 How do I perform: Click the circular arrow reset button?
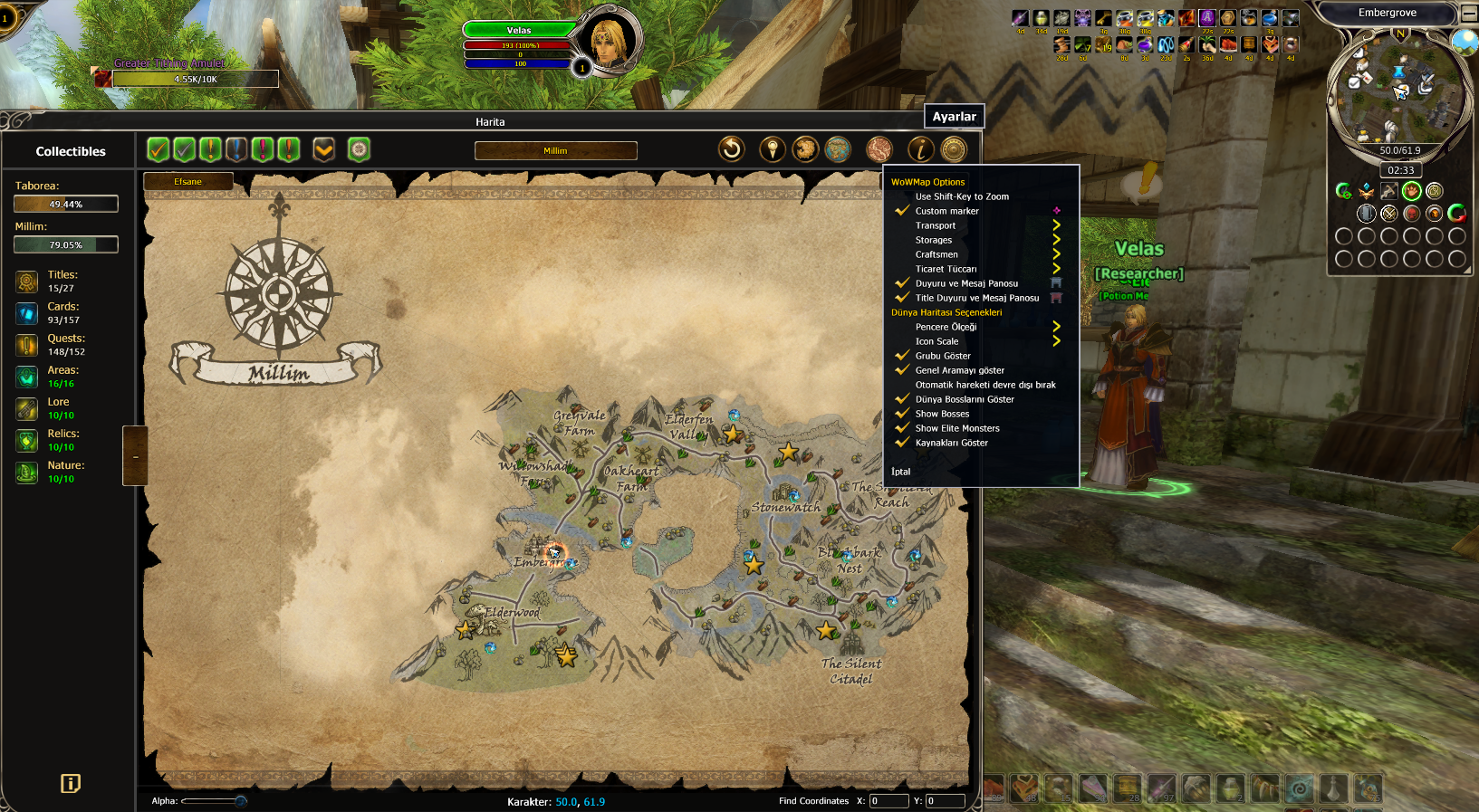click(732, 148)
